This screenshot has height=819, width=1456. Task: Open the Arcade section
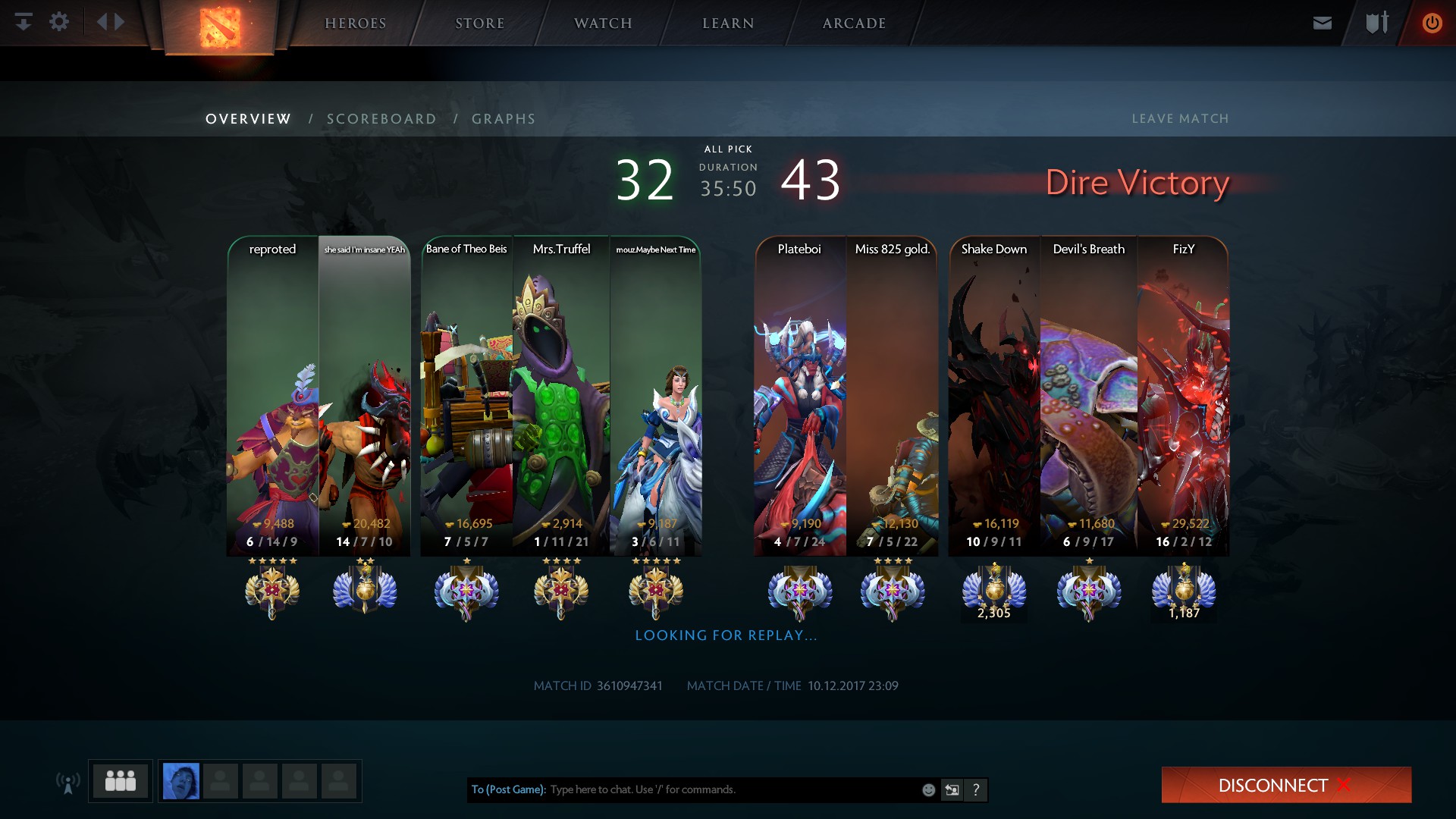[854, 24]
